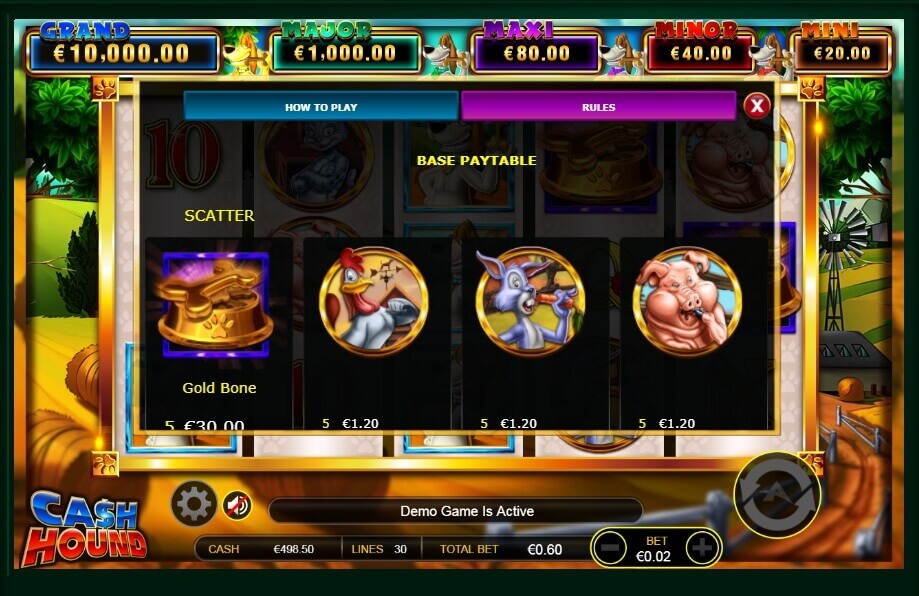The width and height of the screenshot is (919, 596).
Task: Close the paytable window
Action: pos(757,105)
